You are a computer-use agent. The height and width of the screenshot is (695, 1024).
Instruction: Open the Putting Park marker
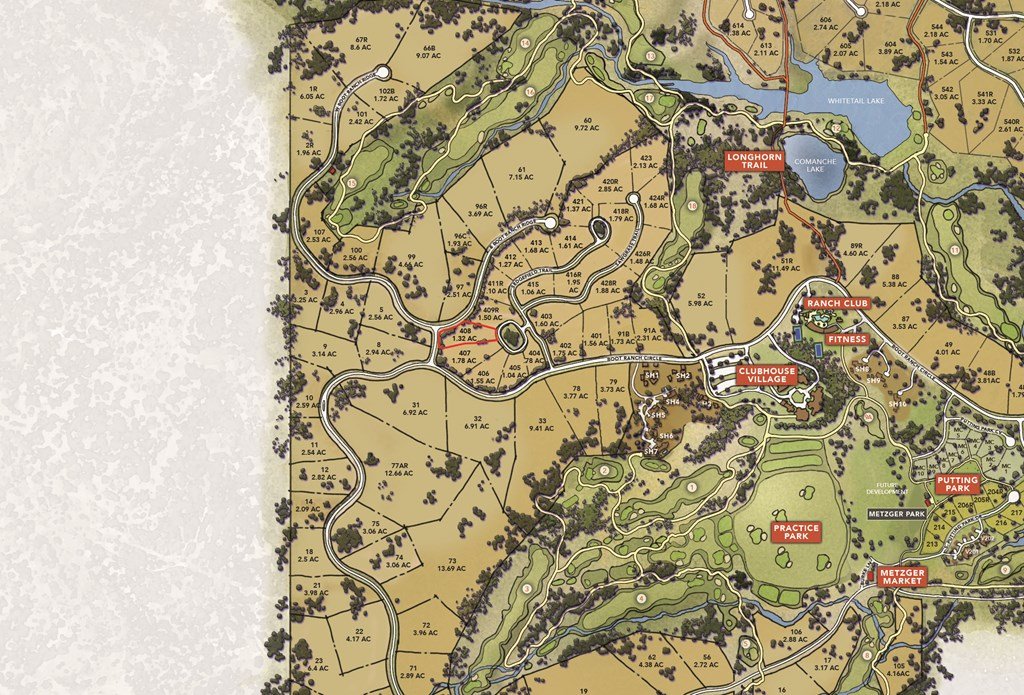coord(957,485)
